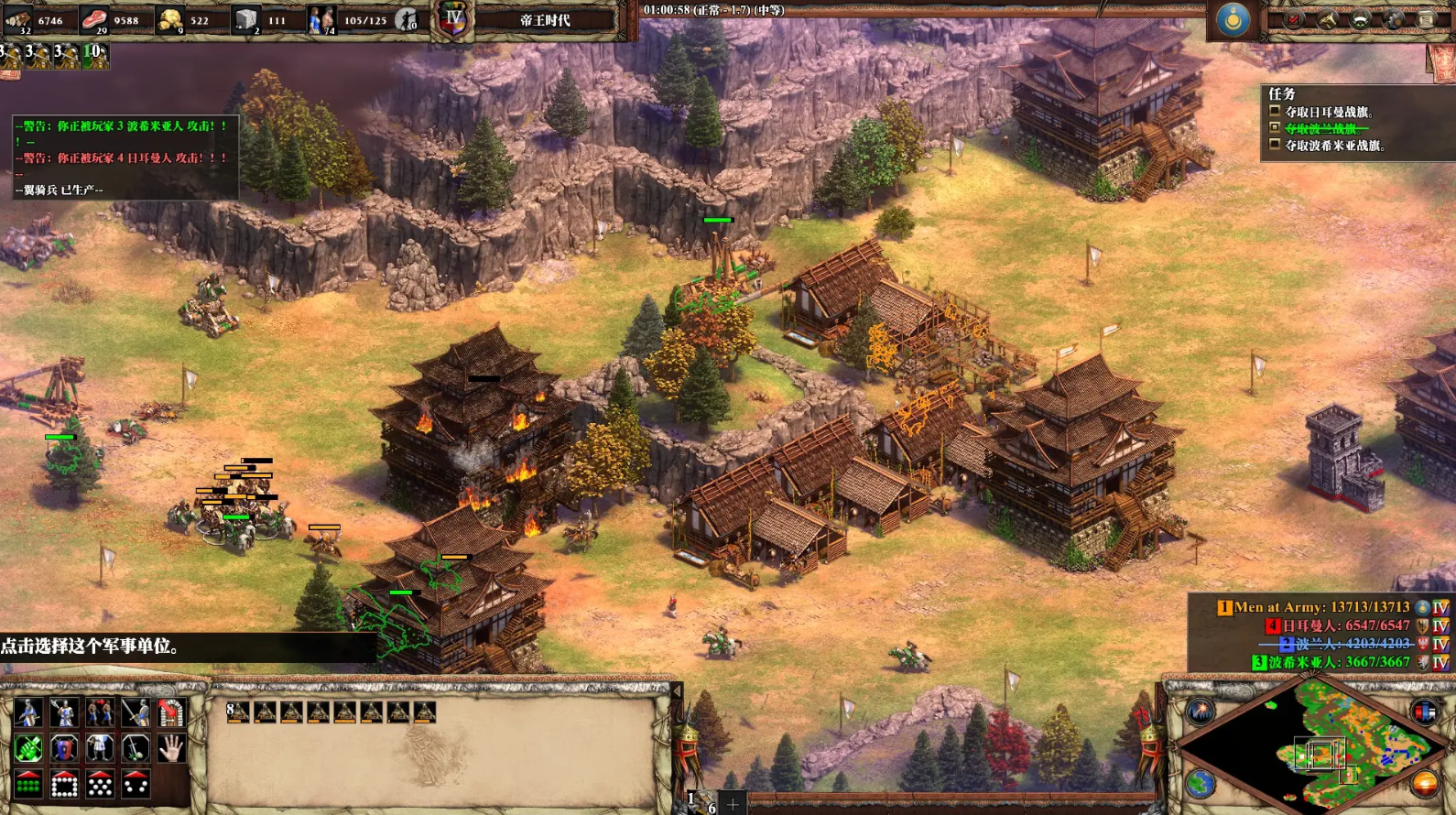
Task: Open the blue Mongol civilization emblem
Action: coord(1232,19)
